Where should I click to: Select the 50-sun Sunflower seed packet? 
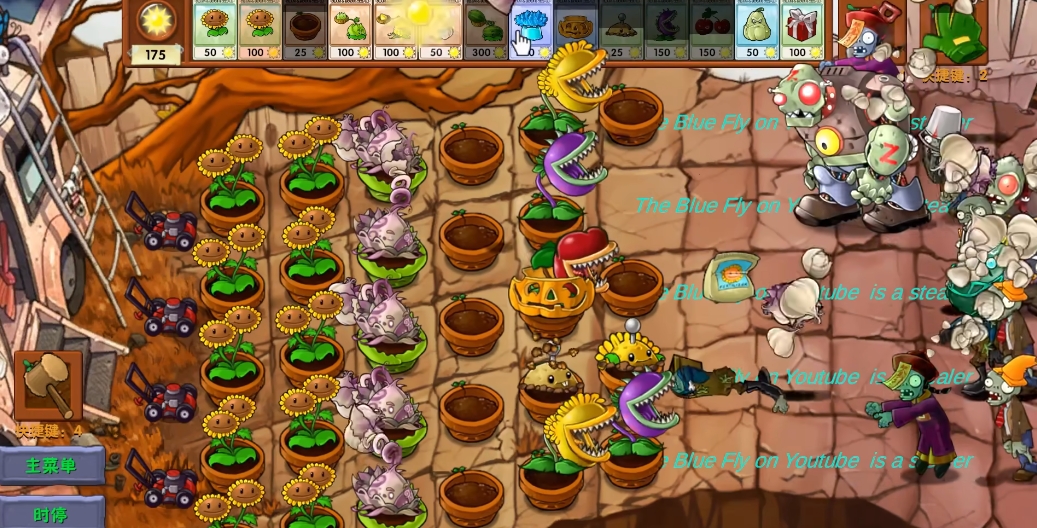click(213, 30)
